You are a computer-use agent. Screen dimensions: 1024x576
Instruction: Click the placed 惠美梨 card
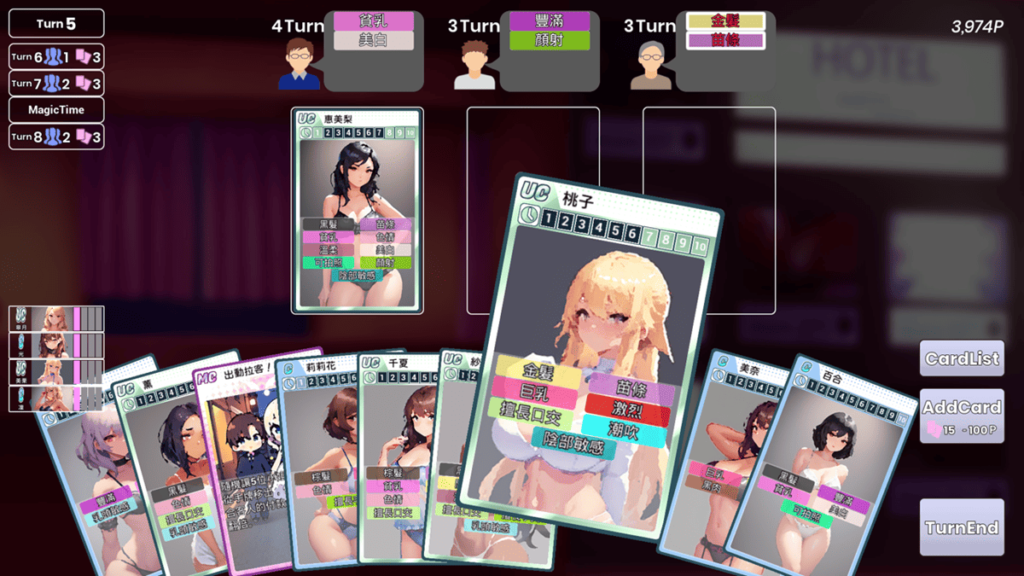click(357, 210)
